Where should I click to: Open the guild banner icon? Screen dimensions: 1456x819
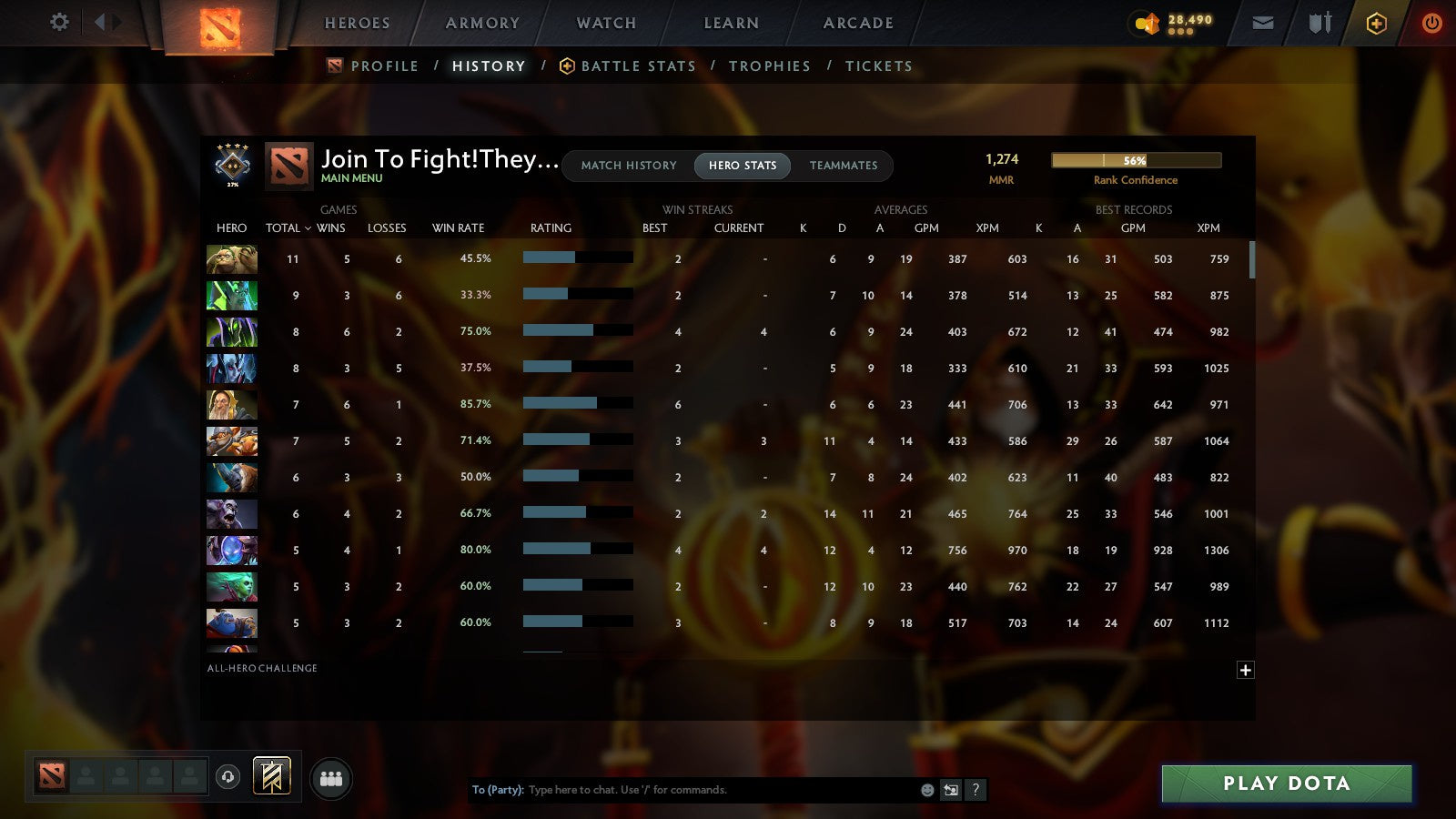271,774
